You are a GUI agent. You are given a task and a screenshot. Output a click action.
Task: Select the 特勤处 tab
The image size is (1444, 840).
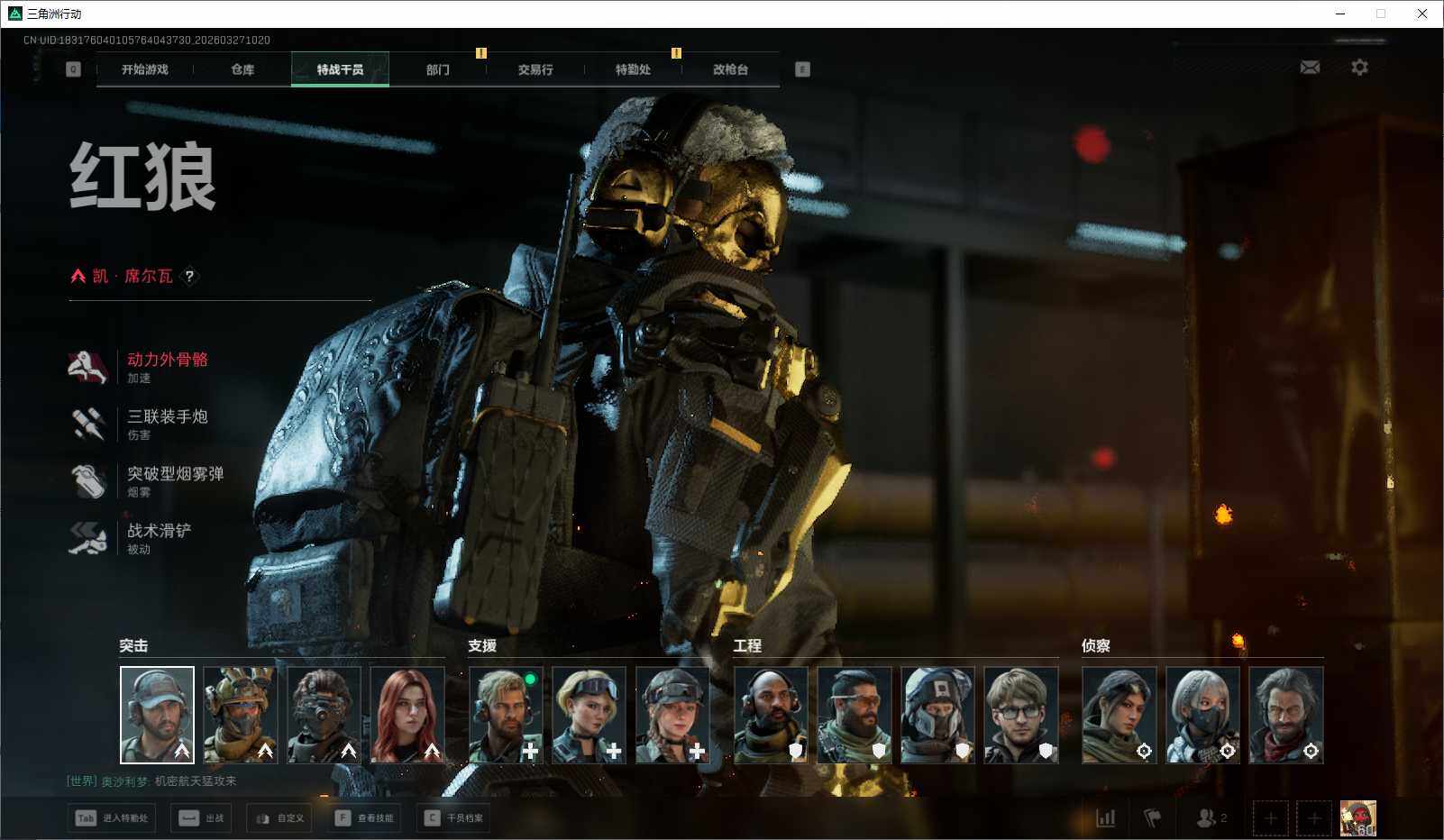[633, 69]
